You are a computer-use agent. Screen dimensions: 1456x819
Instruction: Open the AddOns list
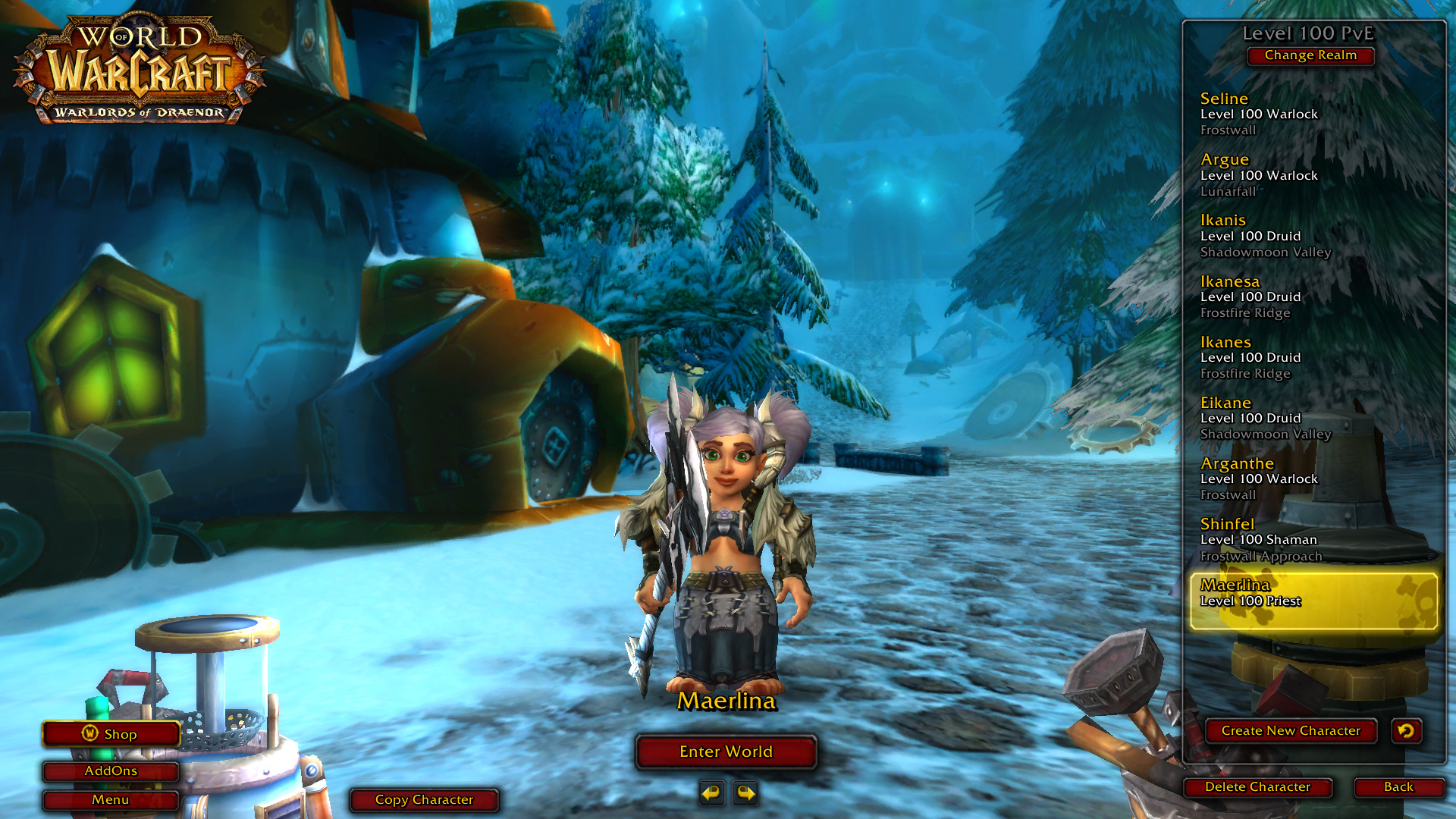[x=111, y=771]
